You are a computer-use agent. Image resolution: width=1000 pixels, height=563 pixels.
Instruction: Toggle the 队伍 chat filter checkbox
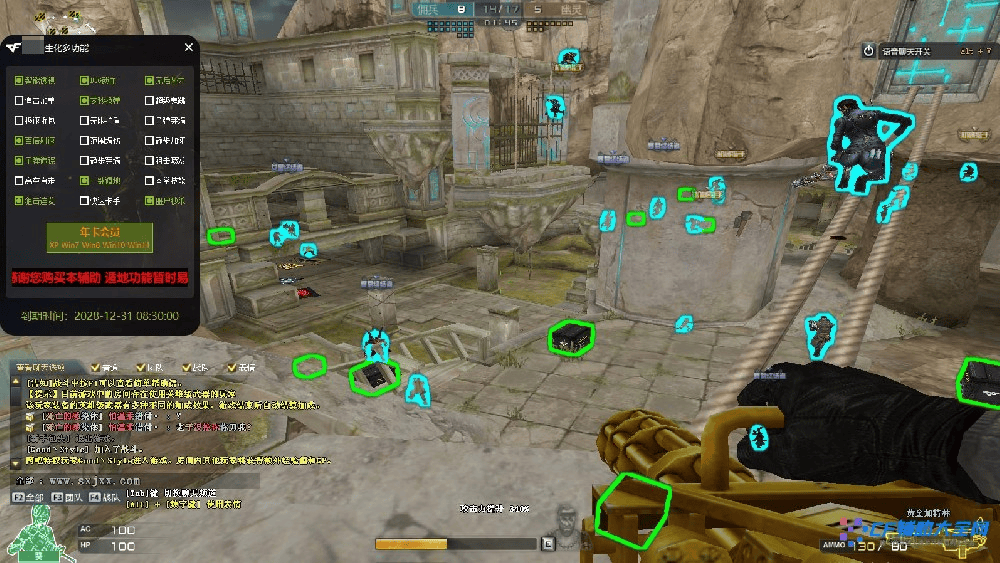point(141,368)
